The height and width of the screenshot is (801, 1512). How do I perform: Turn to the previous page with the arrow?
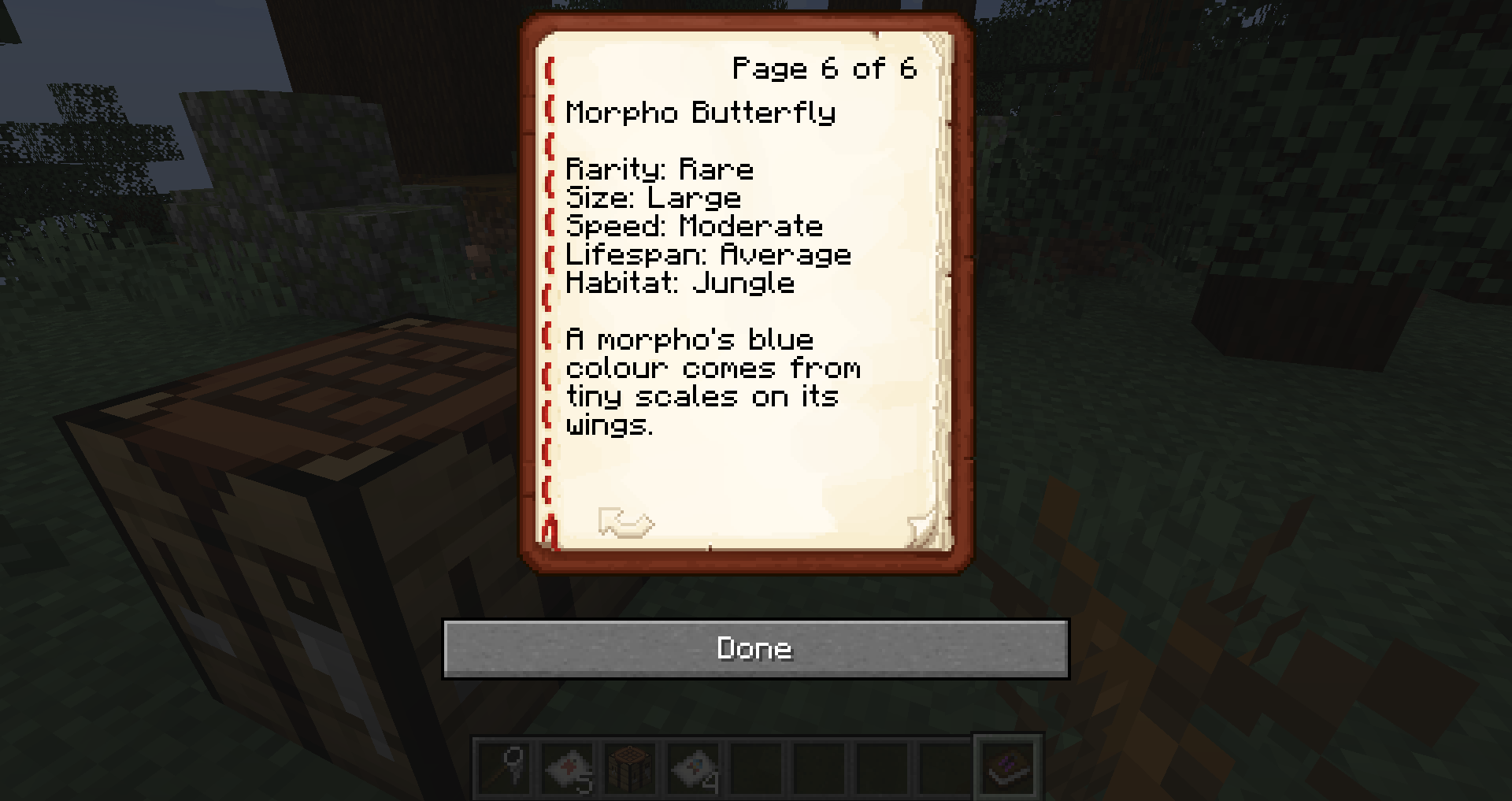coord(626,522)
